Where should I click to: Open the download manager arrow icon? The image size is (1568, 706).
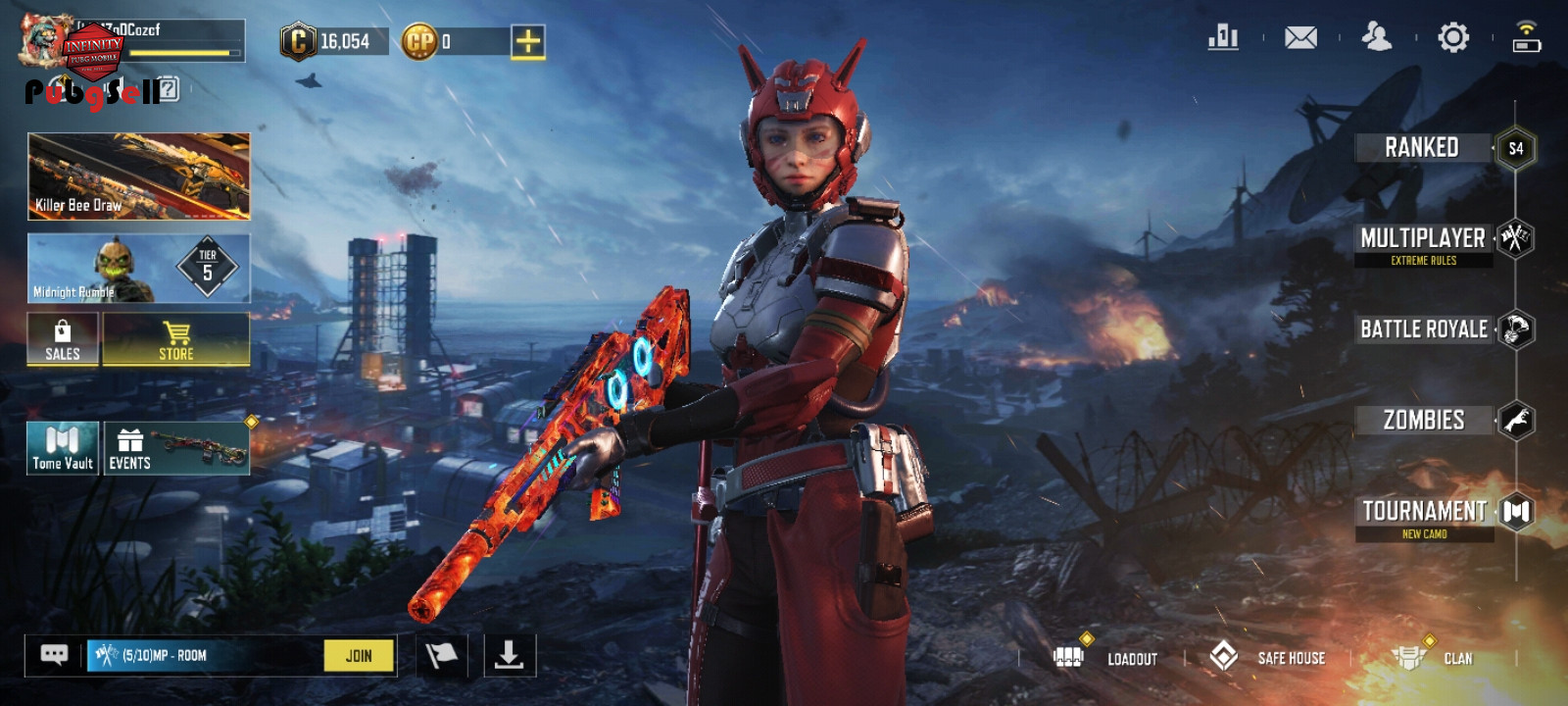click(510, 655)
